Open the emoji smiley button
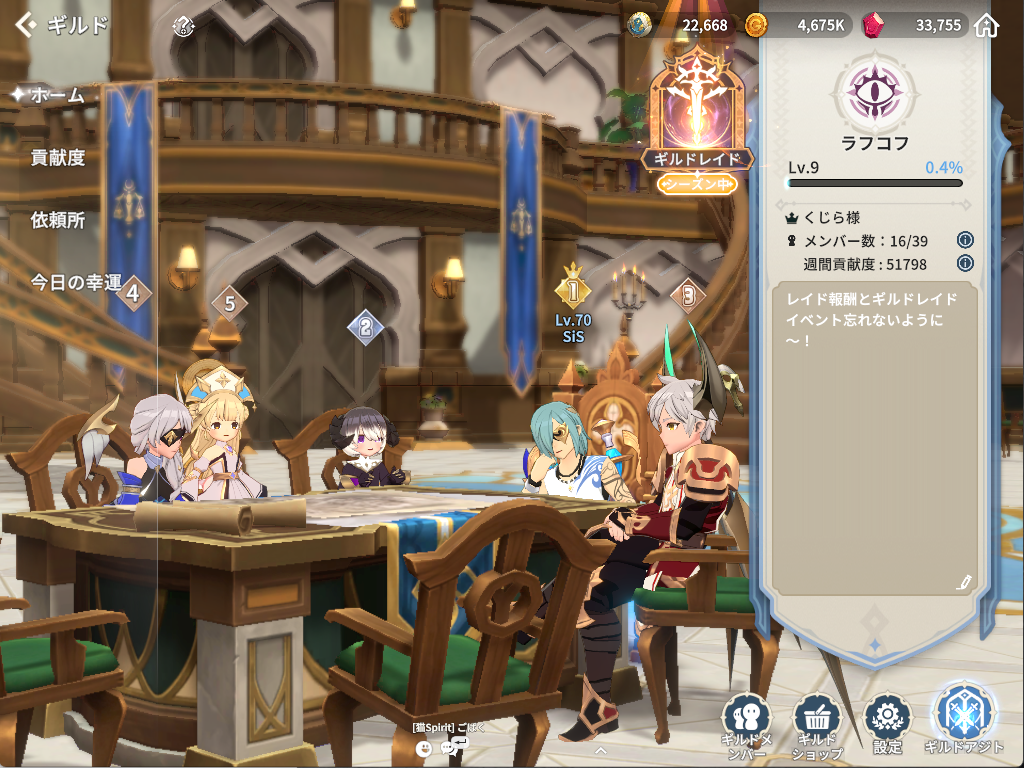1025x768 pixels. (425, 747)
